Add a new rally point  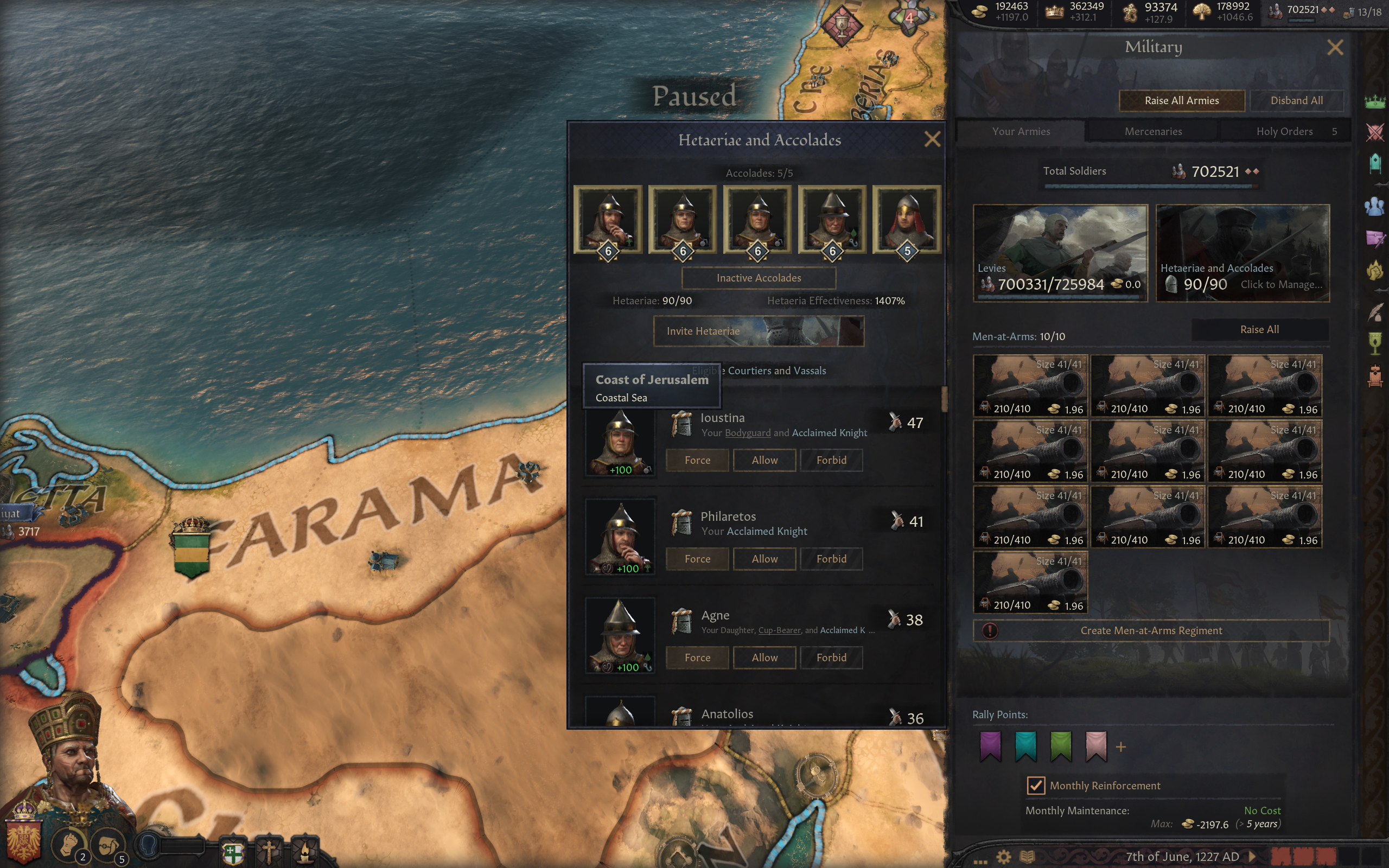coord(1120,747)
